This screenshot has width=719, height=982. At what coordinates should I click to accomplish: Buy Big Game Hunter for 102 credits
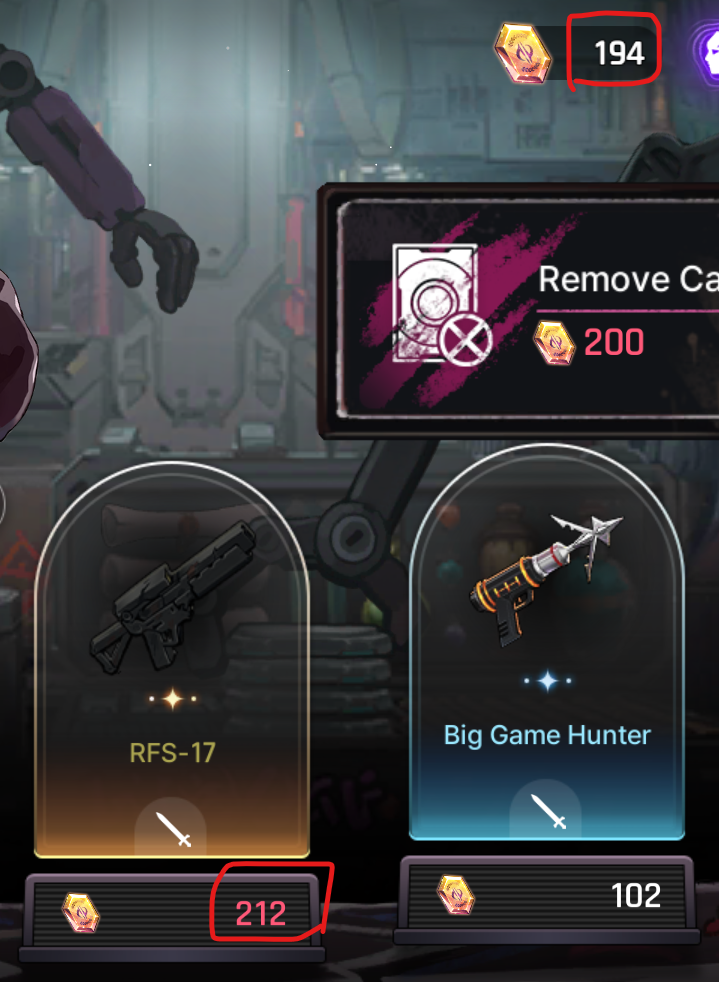549,895
